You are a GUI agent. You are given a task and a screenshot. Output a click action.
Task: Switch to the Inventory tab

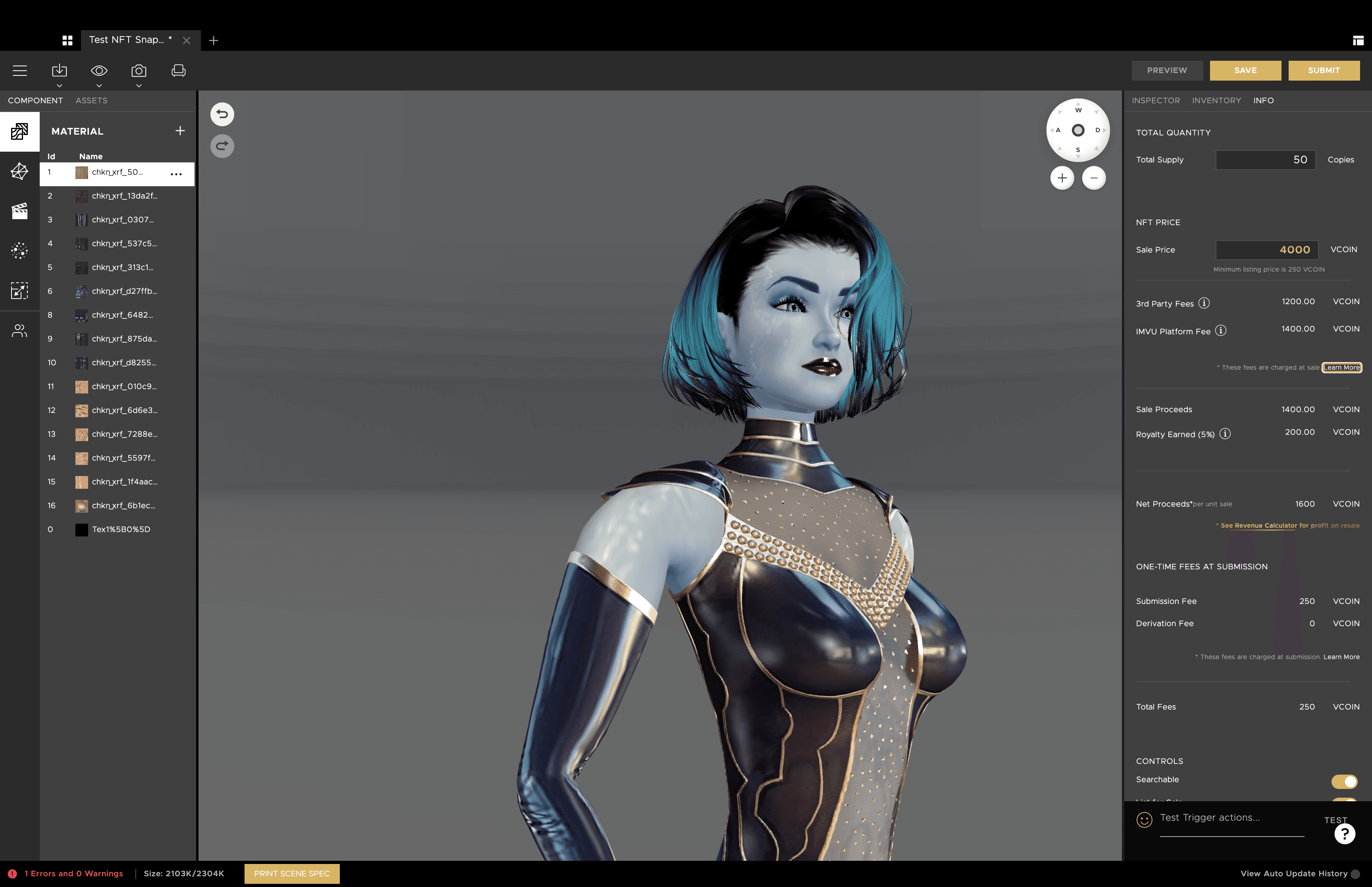(1216, 100)
